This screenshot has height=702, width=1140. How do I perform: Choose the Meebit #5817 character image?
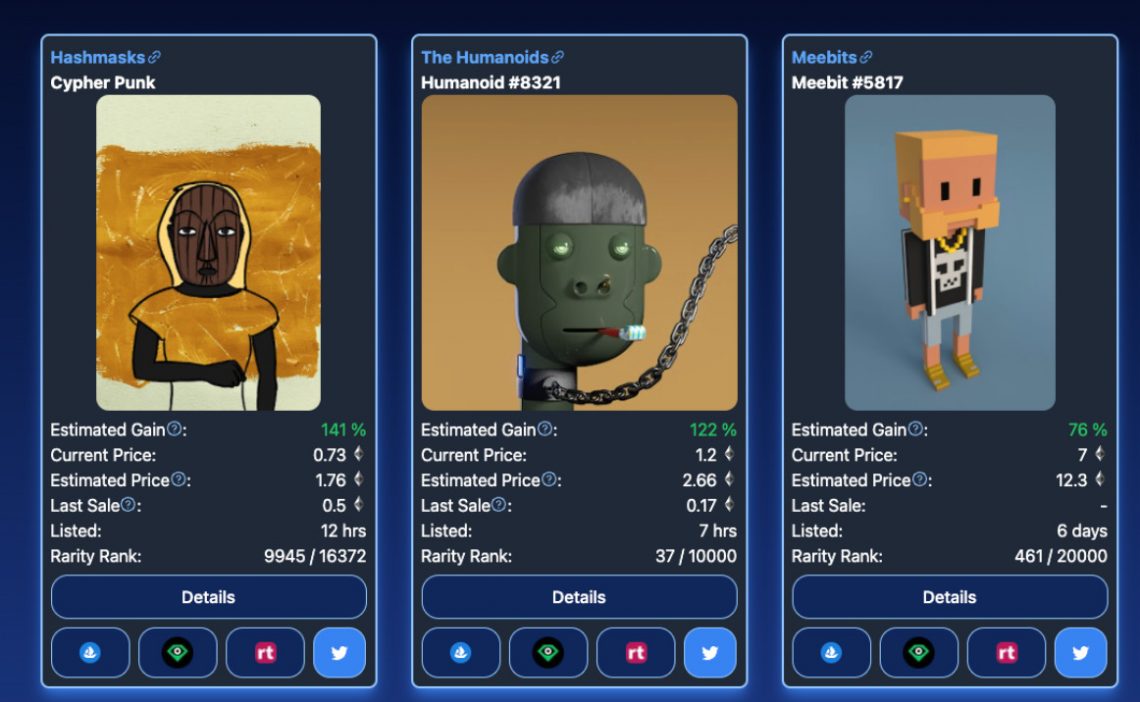point(949,252)
